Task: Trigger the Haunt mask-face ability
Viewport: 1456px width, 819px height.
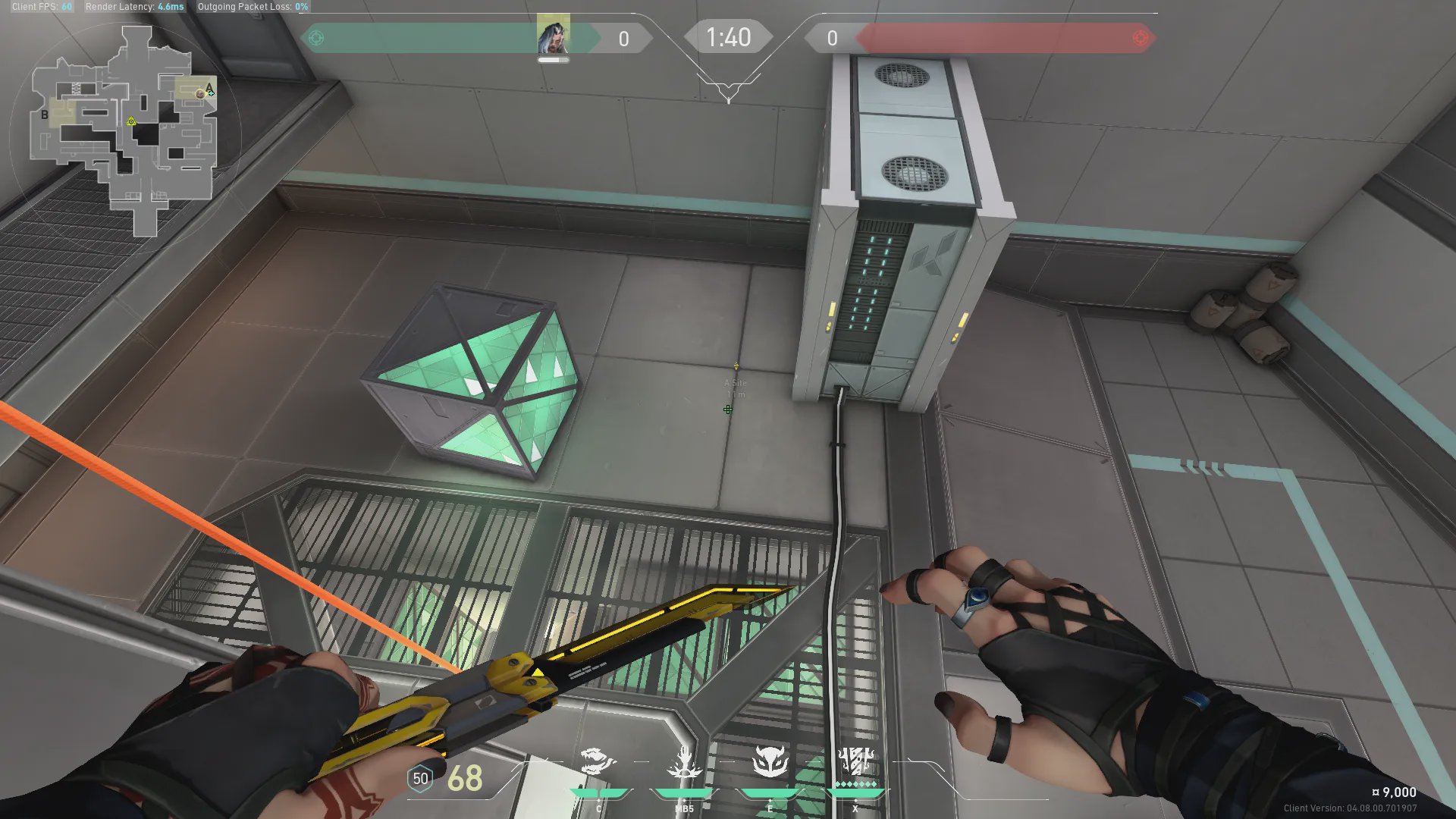Action: [770, 761]
